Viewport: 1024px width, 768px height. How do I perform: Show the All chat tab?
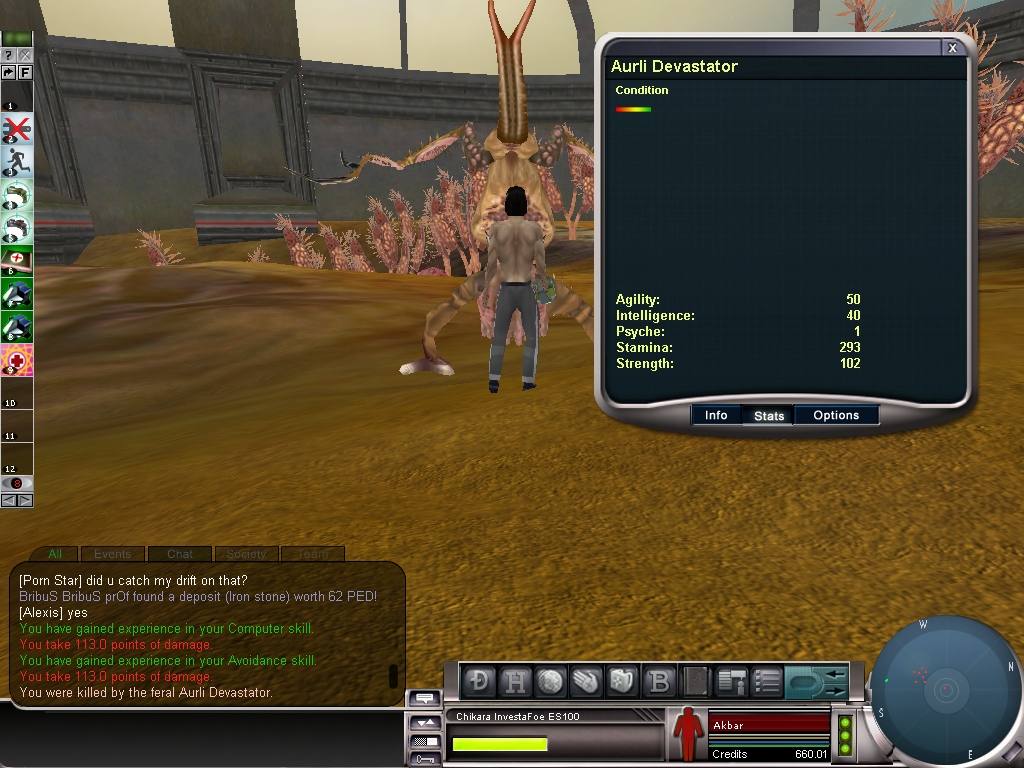coord(55,554)
